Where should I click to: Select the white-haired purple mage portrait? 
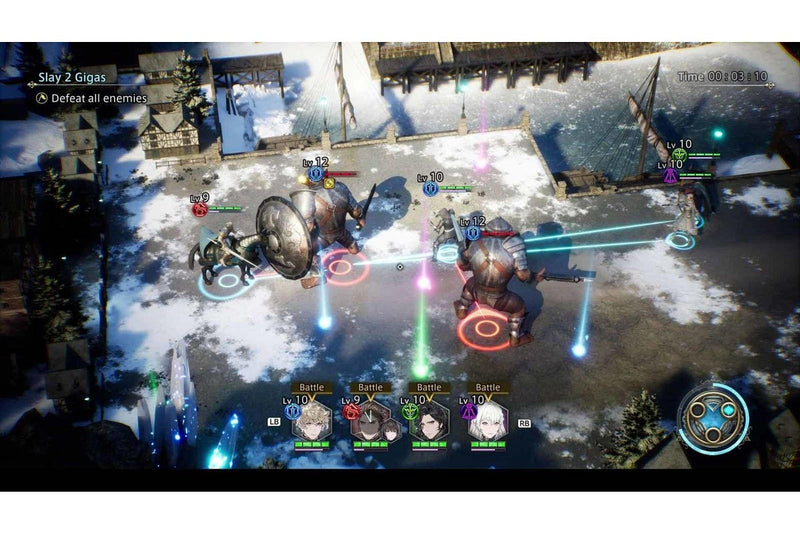click(488, 421)
